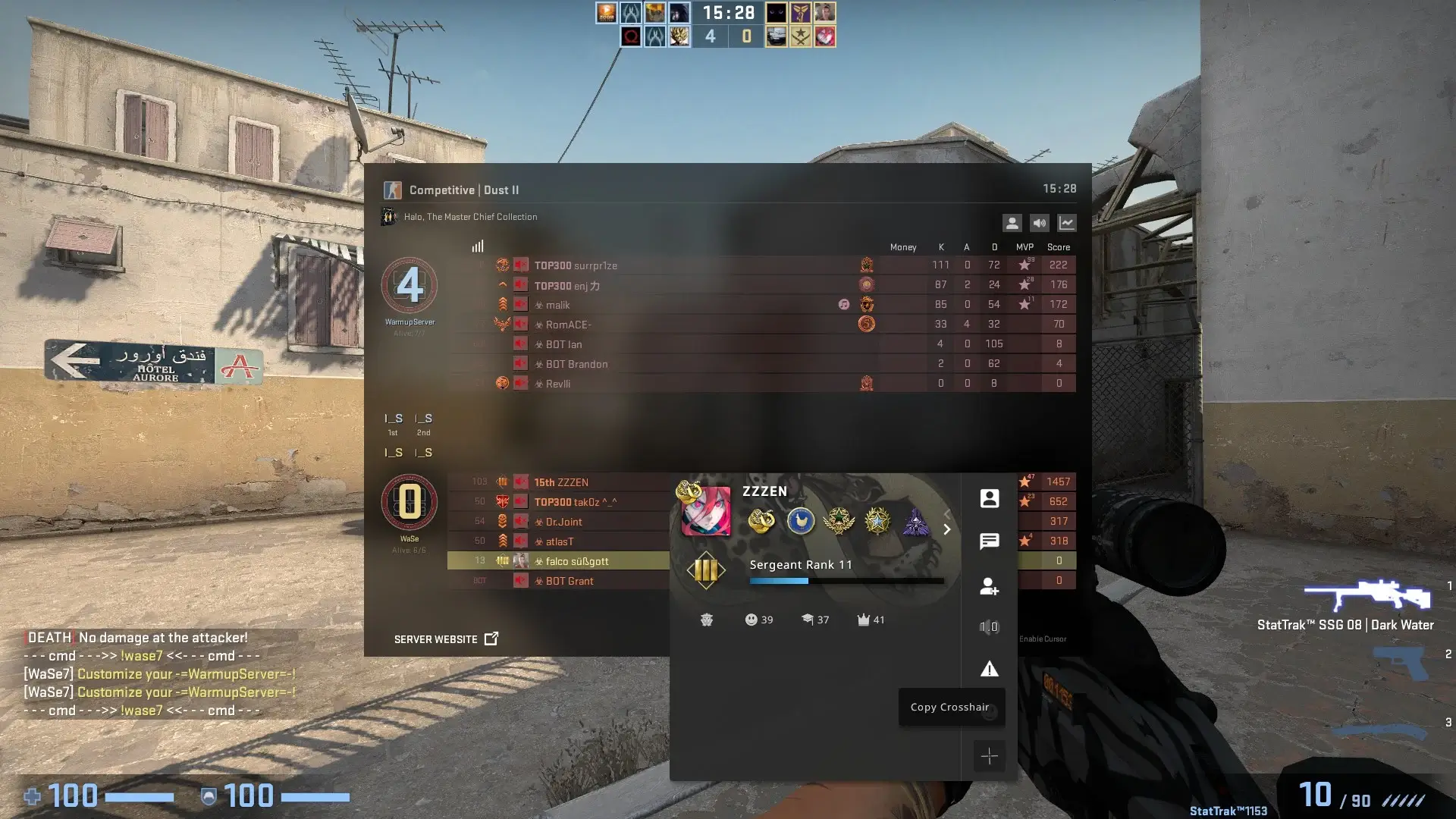Open chat with ZZZEN using message icon
1456x819 pixels.
tap(990, 541)
